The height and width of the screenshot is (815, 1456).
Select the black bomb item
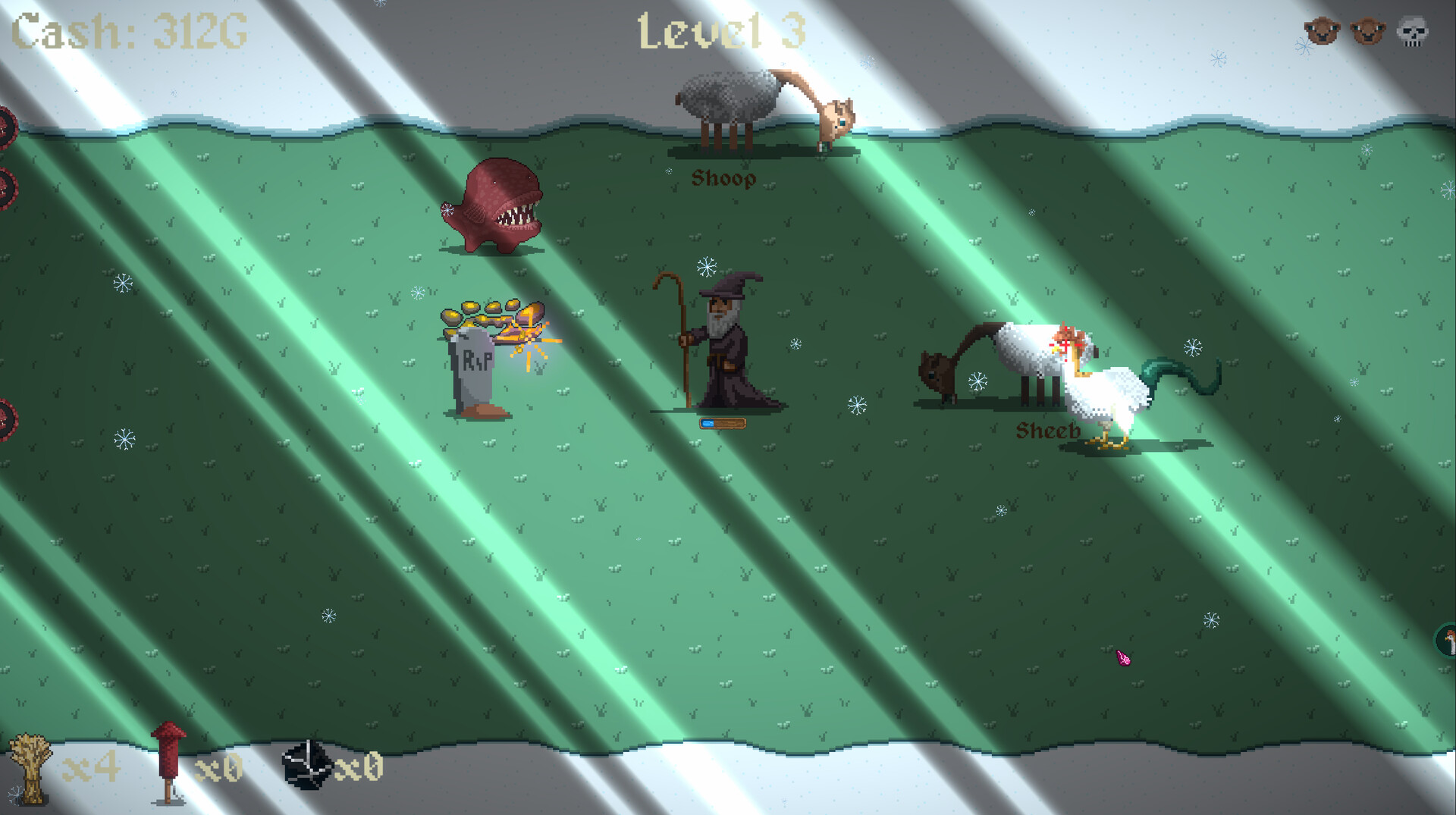(x=307, y=766)
